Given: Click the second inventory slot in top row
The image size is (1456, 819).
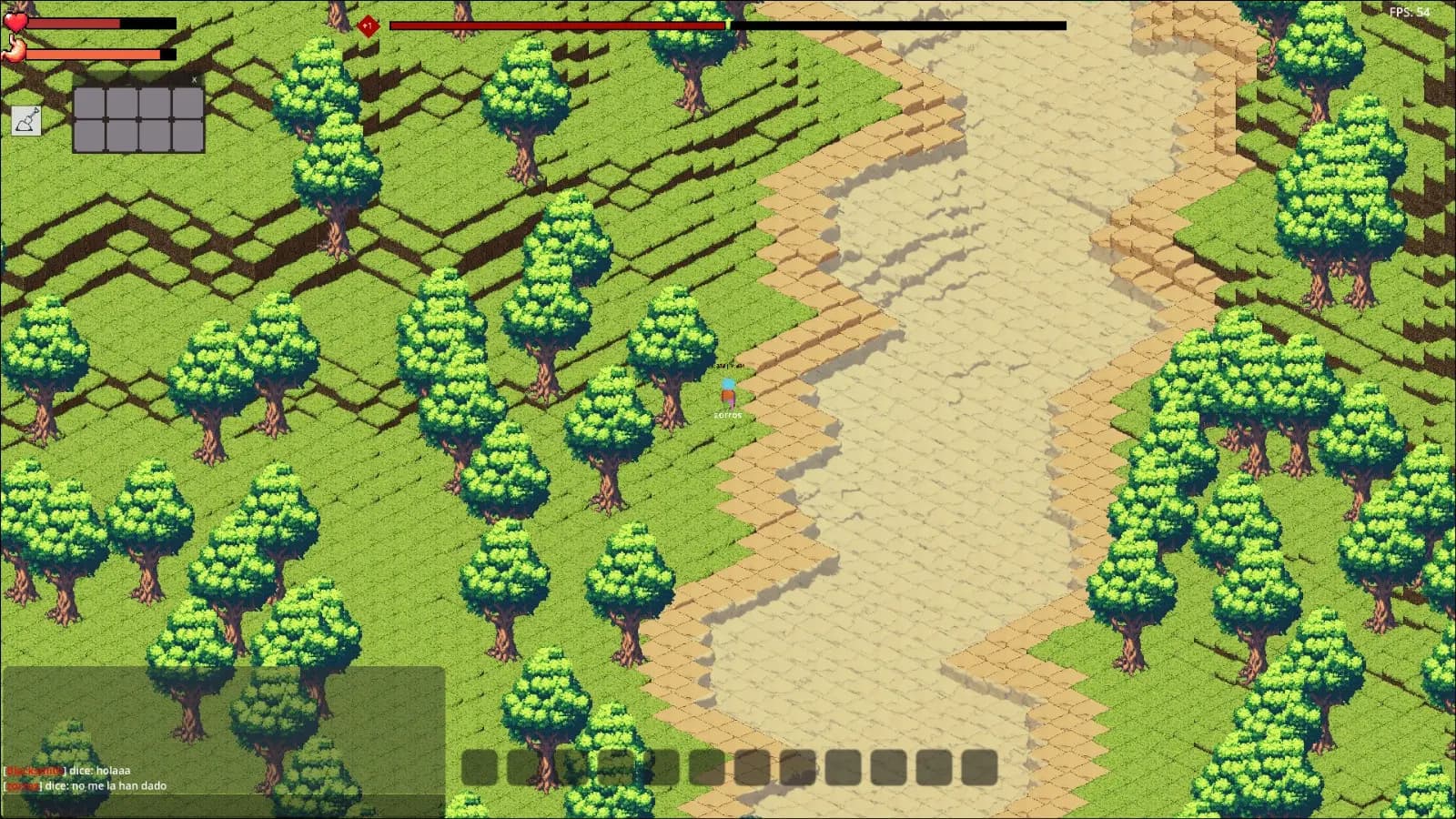Looking at the screenshot, I should (122, 105).
